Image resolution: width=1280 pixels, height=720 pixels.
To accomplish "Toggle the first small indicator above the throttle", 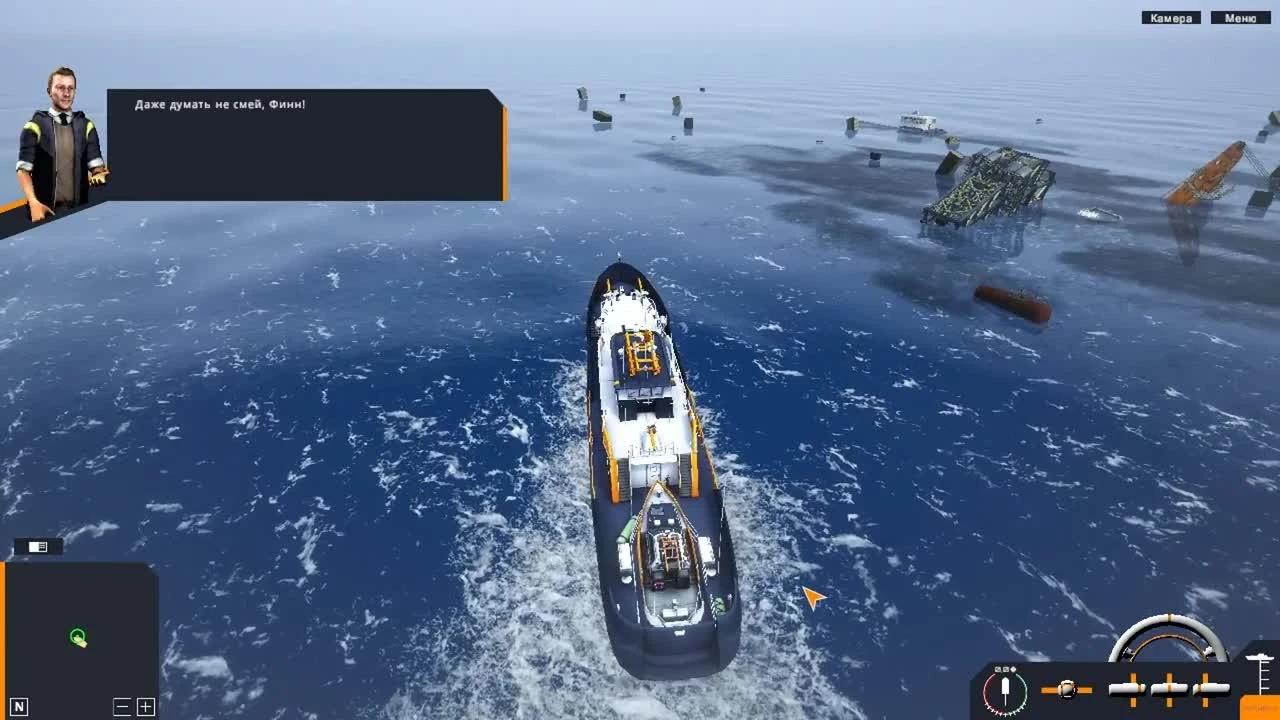I will click(997, 670).
